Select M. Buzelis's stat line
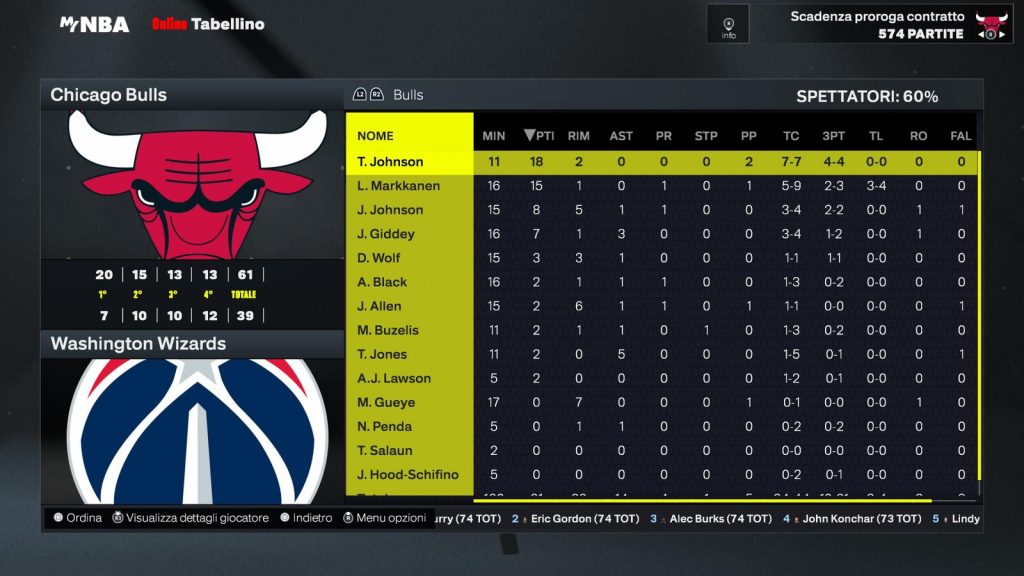 coord(386,330)
